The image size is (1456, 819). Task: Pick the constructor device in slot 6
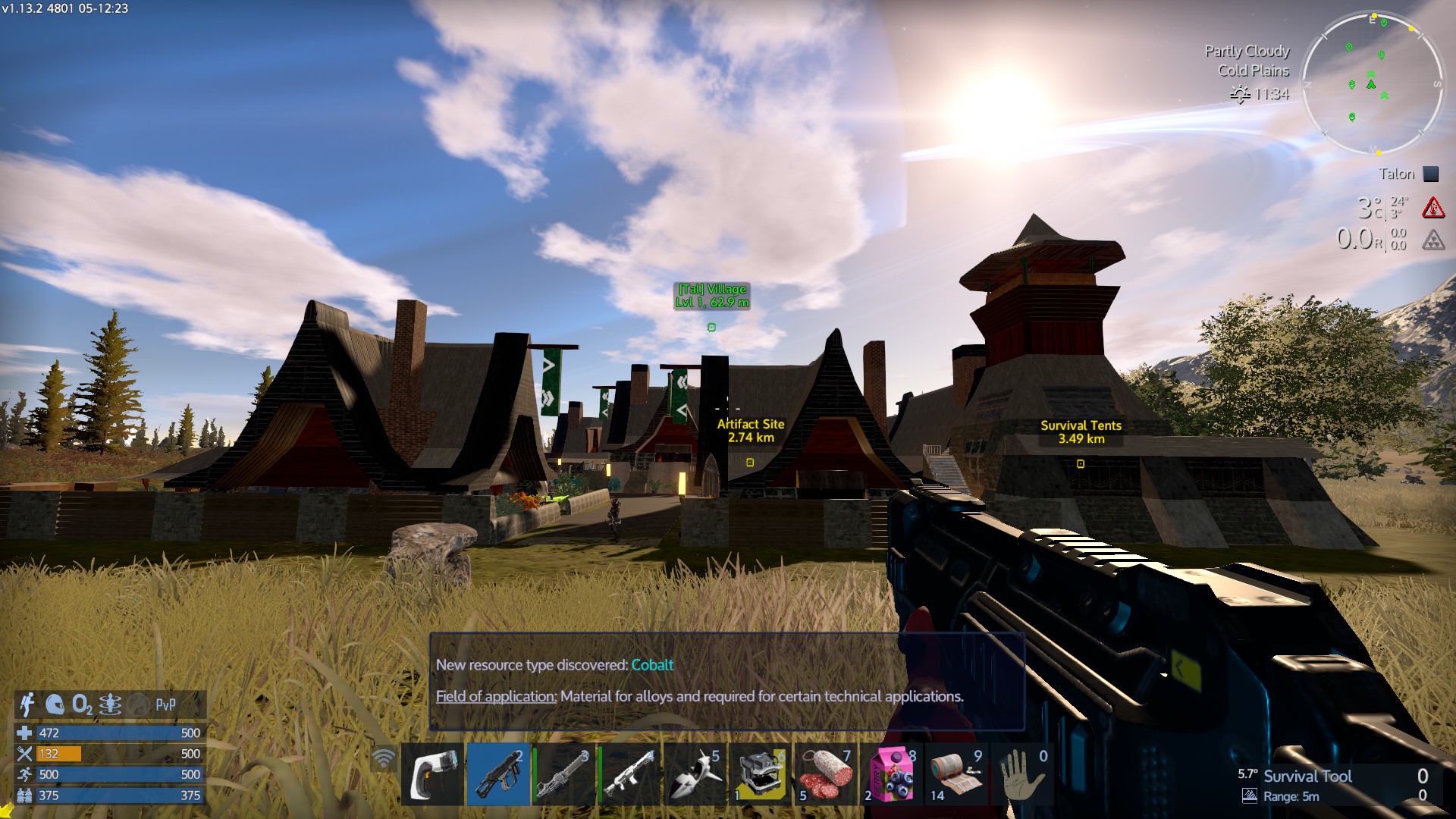click(x=760, y=774)
